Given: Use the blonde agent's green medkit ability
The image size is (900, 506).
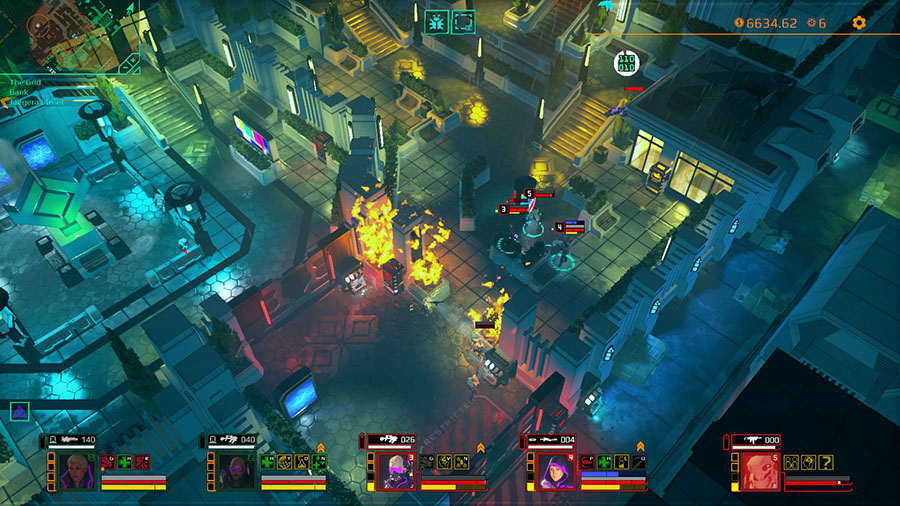Looking at the screenshot, I should tap(125, 461).
